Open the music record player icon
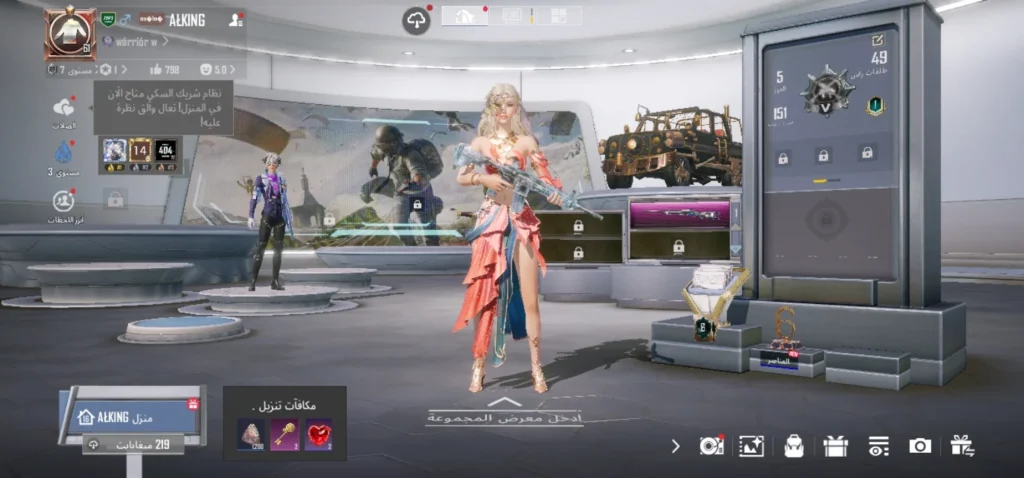 711,446
